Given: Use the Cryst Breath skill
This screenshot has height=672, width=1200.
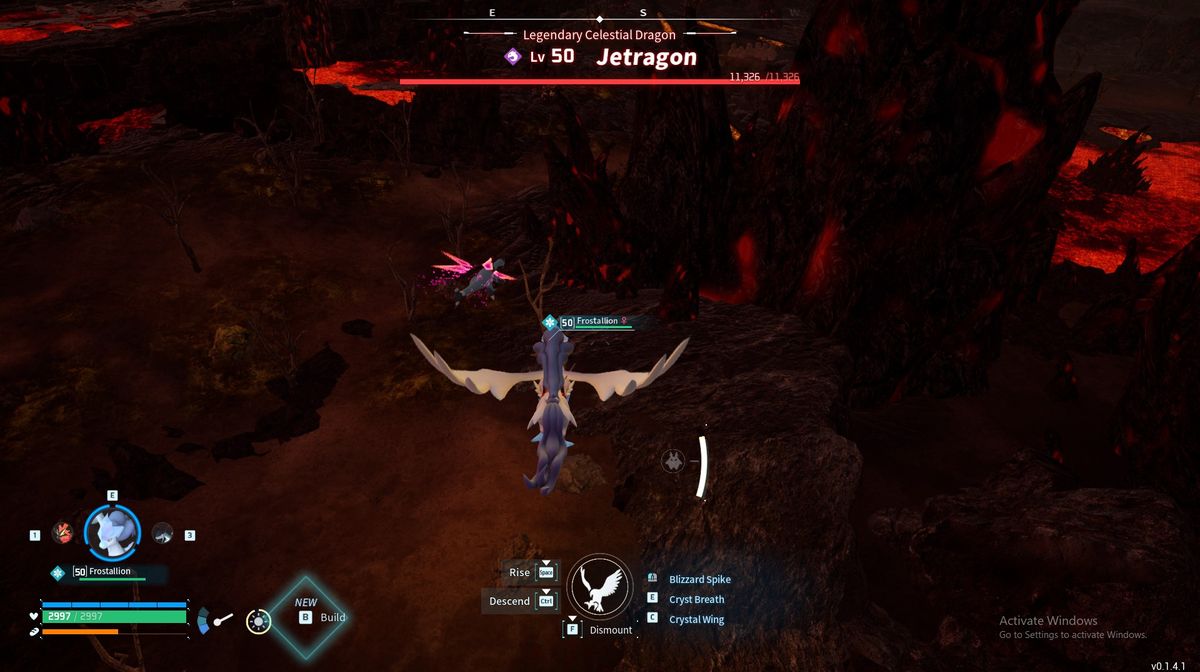Looking at the screenshot, I should [x=696, y=600].
